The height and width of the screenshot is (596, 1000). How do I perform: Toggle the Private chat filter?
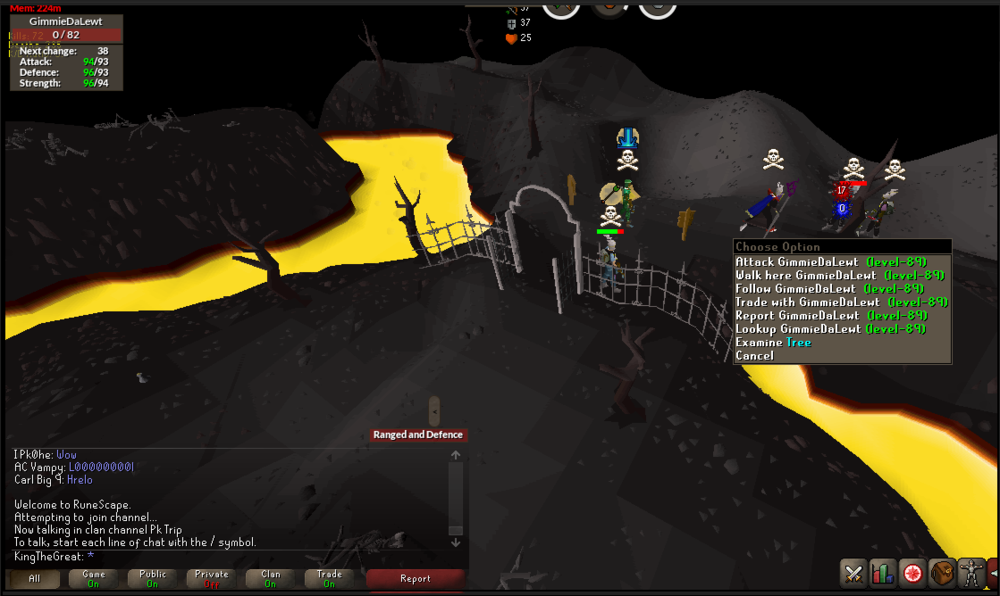click(x=212, y=578)
